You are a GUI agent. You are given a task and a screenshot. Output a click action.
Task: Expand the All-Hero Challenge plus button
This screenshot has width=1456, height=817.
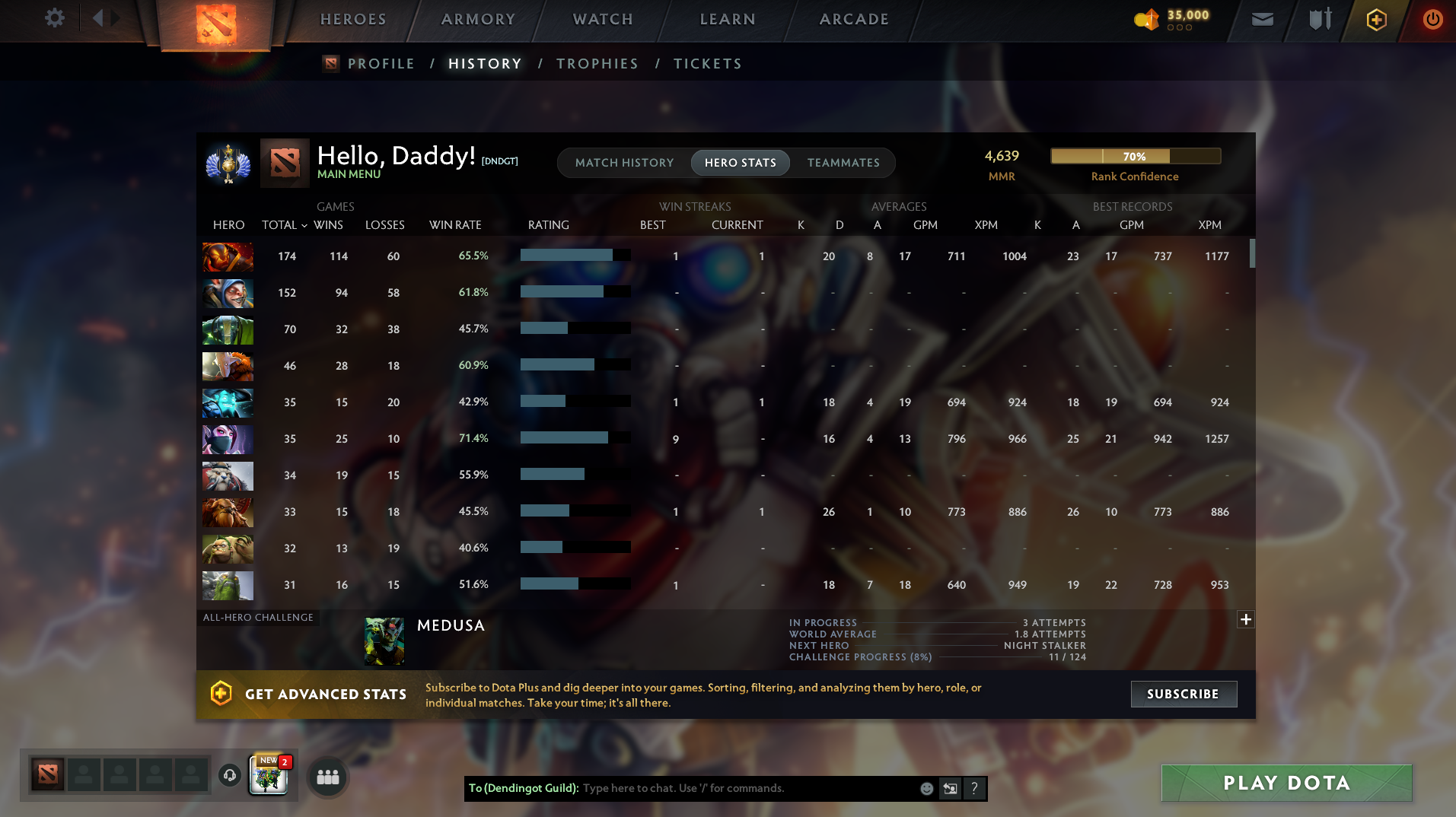tap(1245, 620)
